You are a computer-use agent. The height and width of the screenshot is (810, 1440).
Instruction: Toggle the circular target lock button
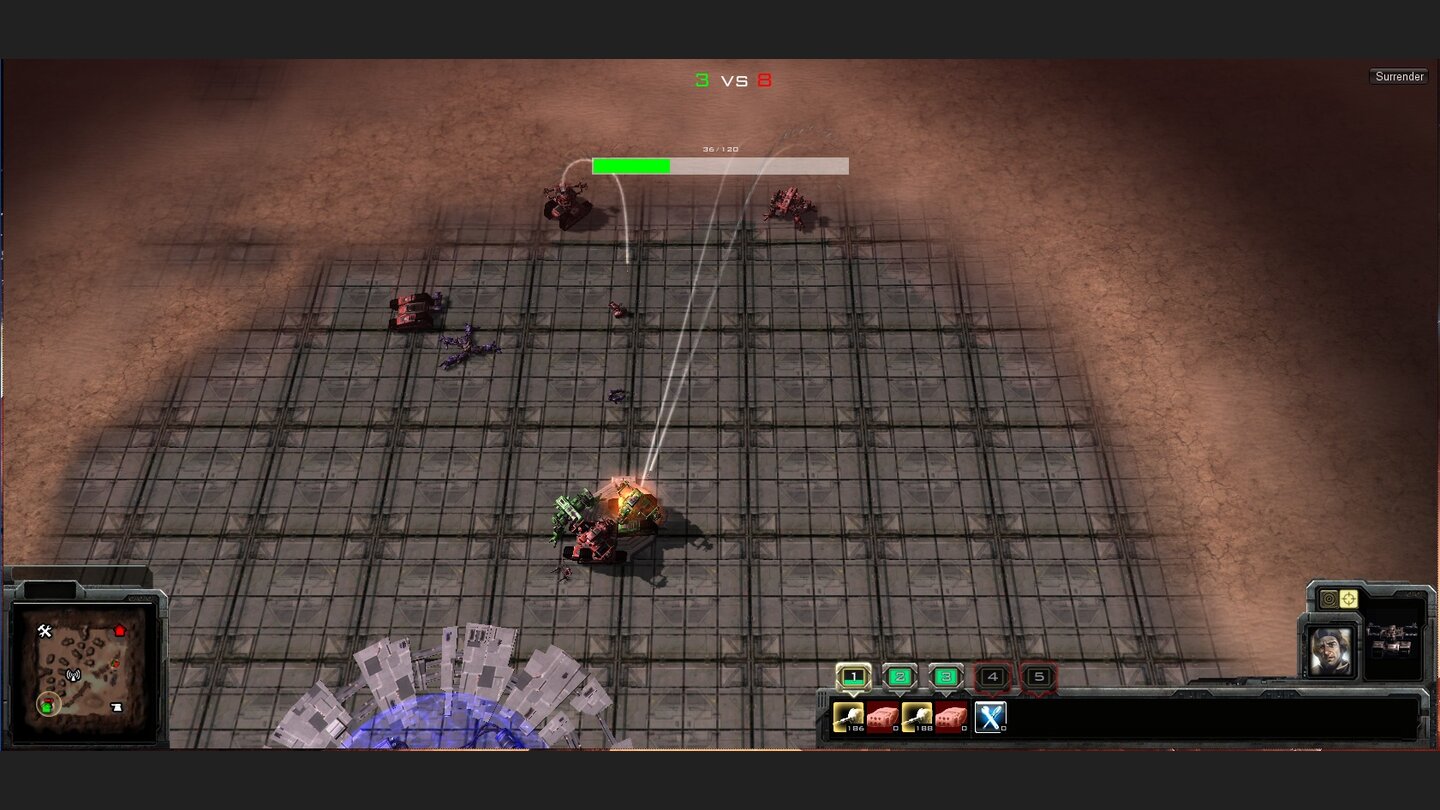[1329, 600]
